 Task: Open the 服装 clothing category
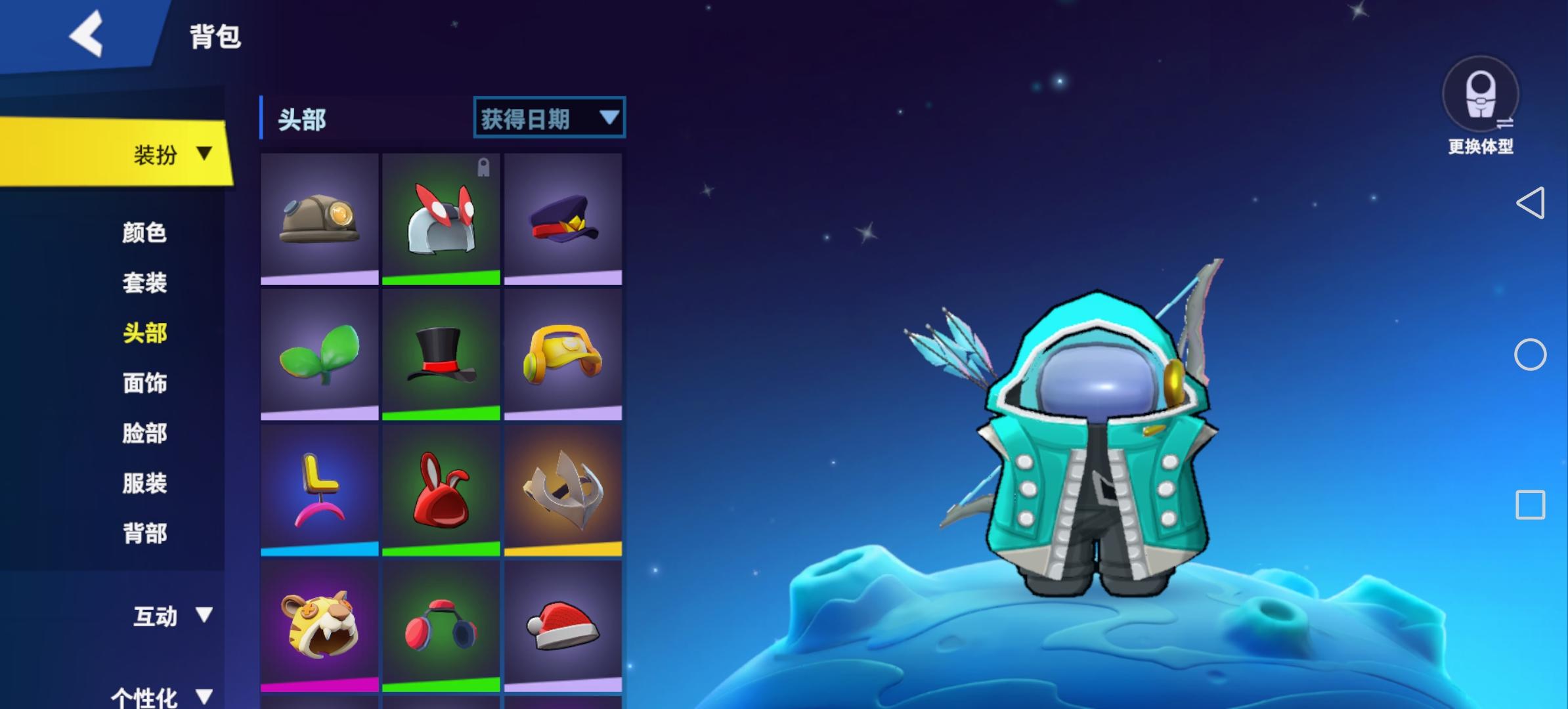(146, 483)
